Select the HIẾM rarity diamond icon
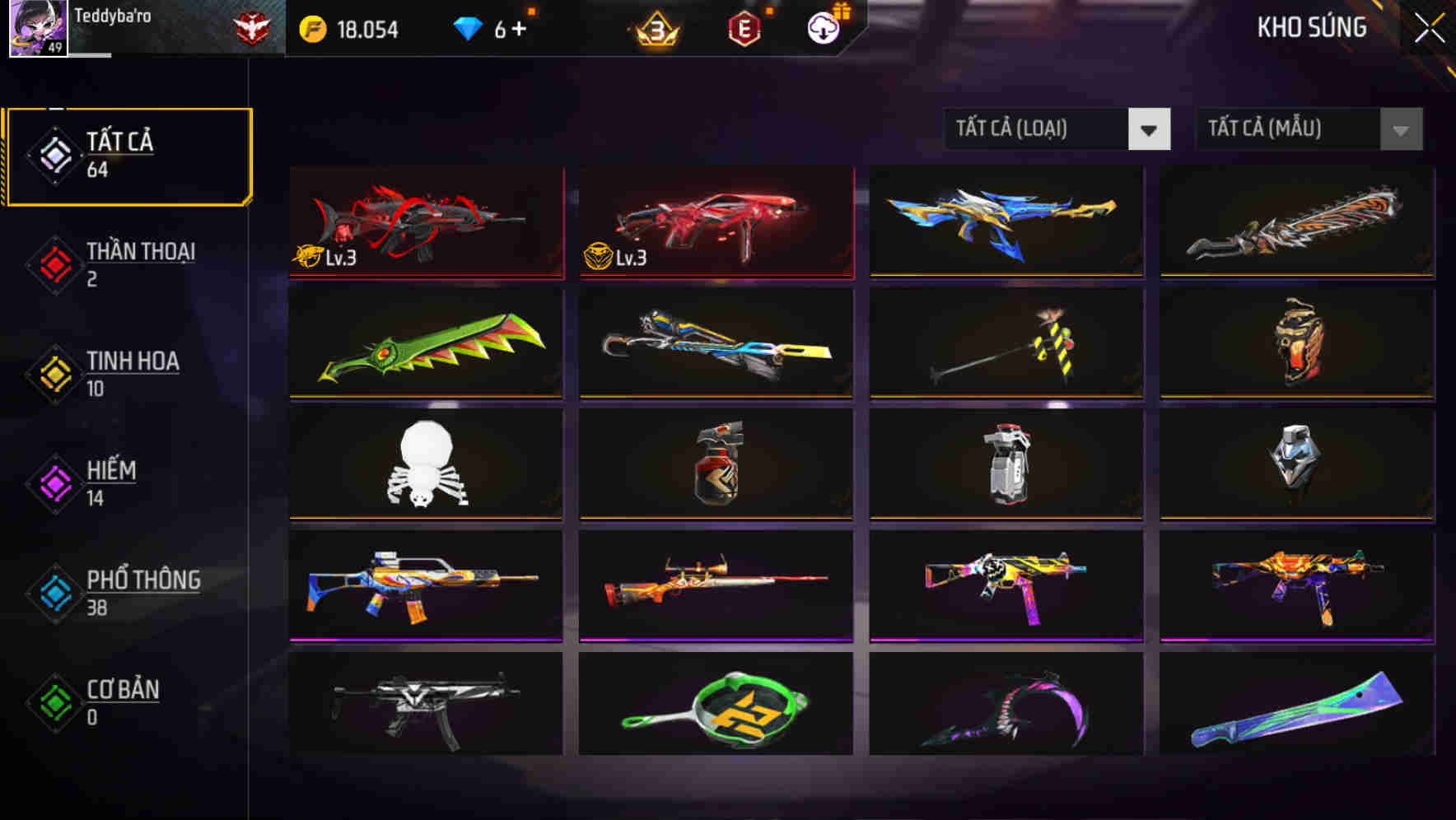The height and width of the screenshot is (820, 1456). pyautogui.click(x=54, y=480)
